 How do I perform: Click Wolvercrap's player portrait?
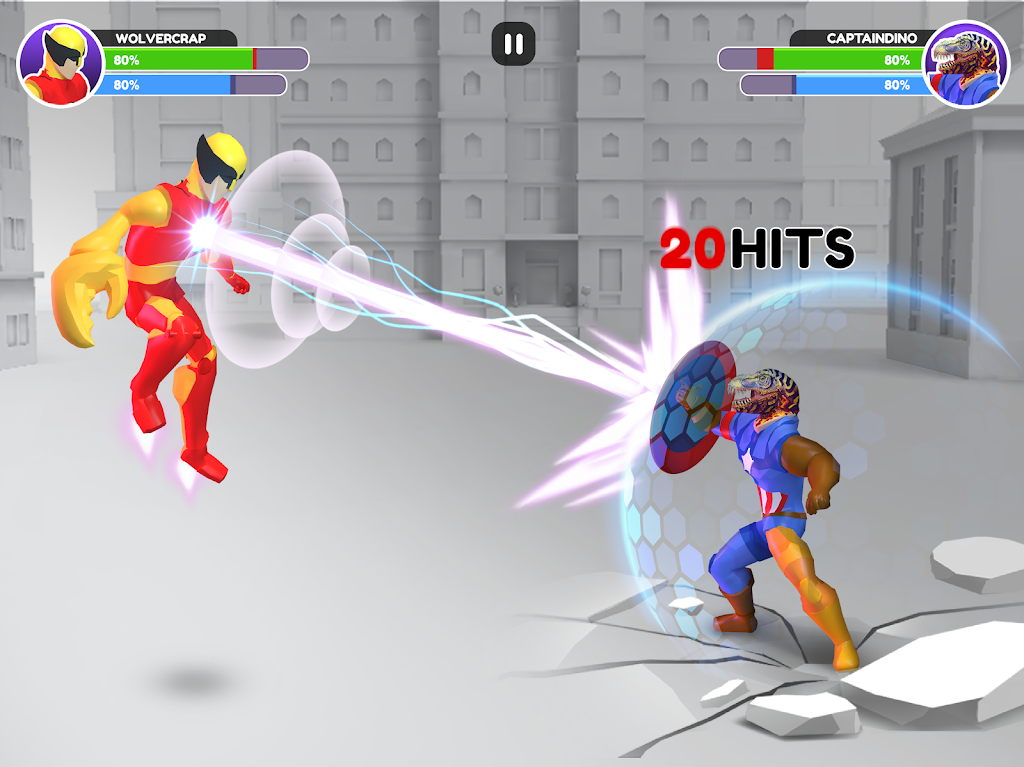coord(60,64)
